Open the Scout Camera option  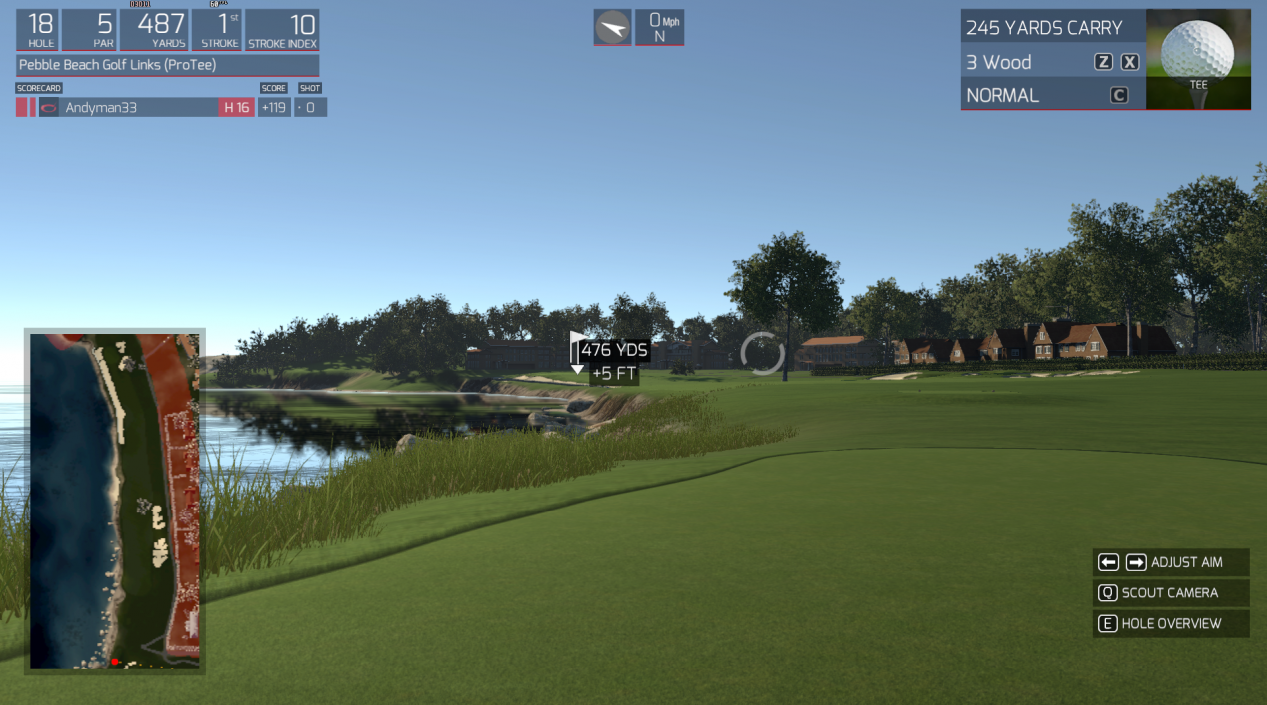coord(1170,593)
